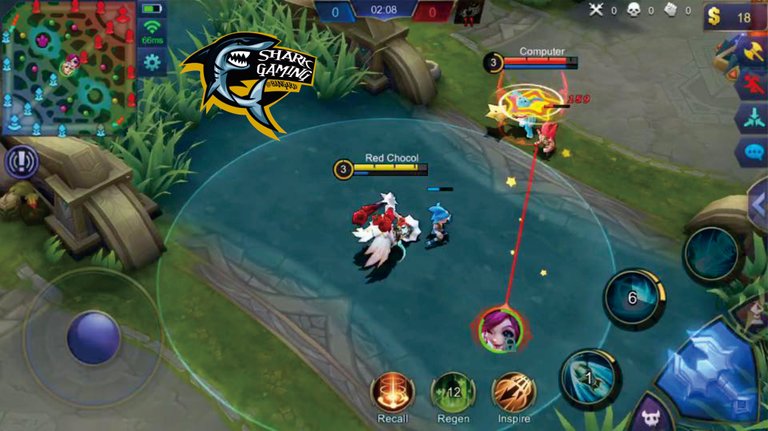
Task: Activate the skill above the attack button
Action: coord(712,255)
